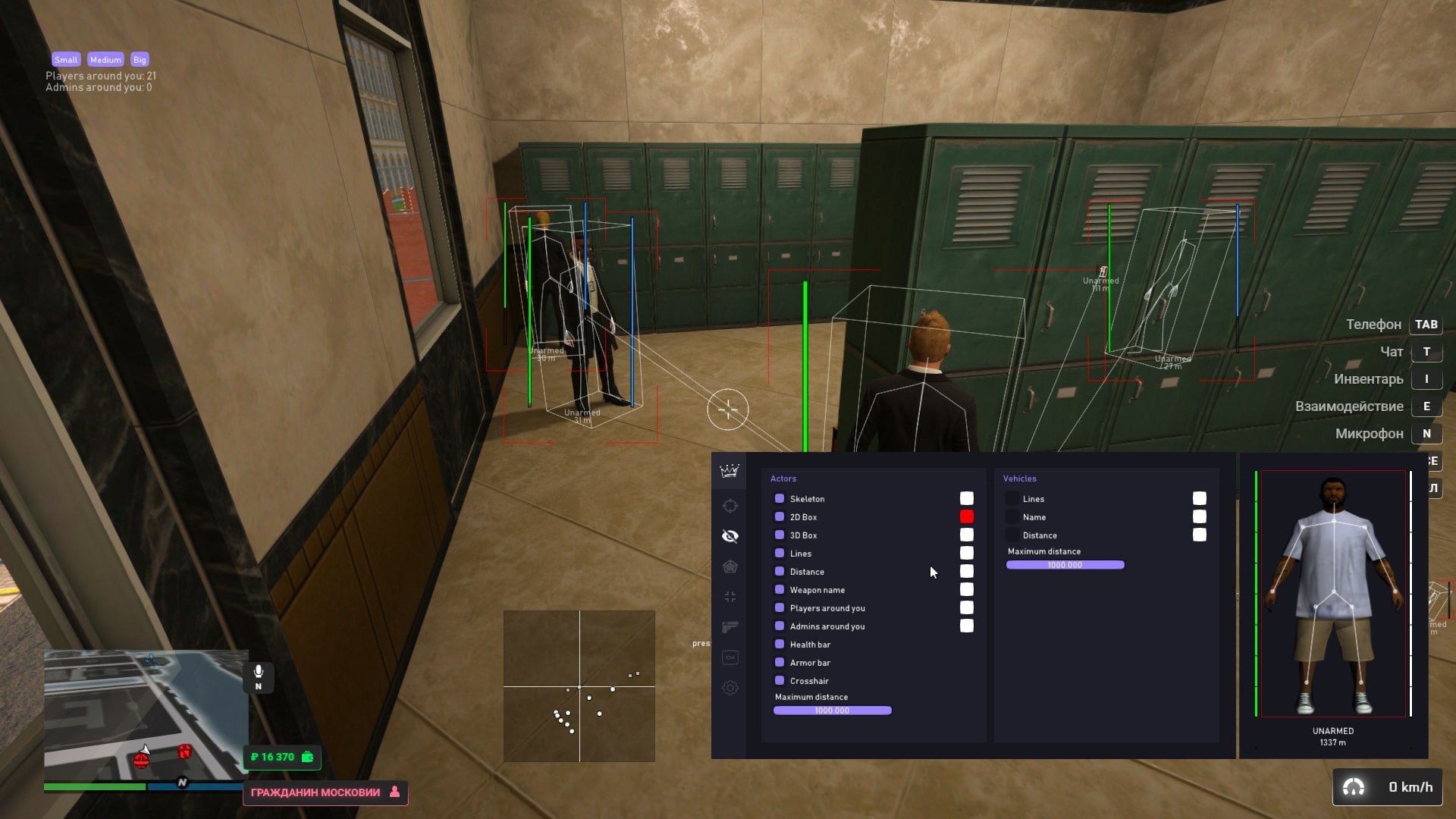This screenshot has height=819, width=1456.
Task: Toggle the 2D Box checkbox
Action: 780,516
